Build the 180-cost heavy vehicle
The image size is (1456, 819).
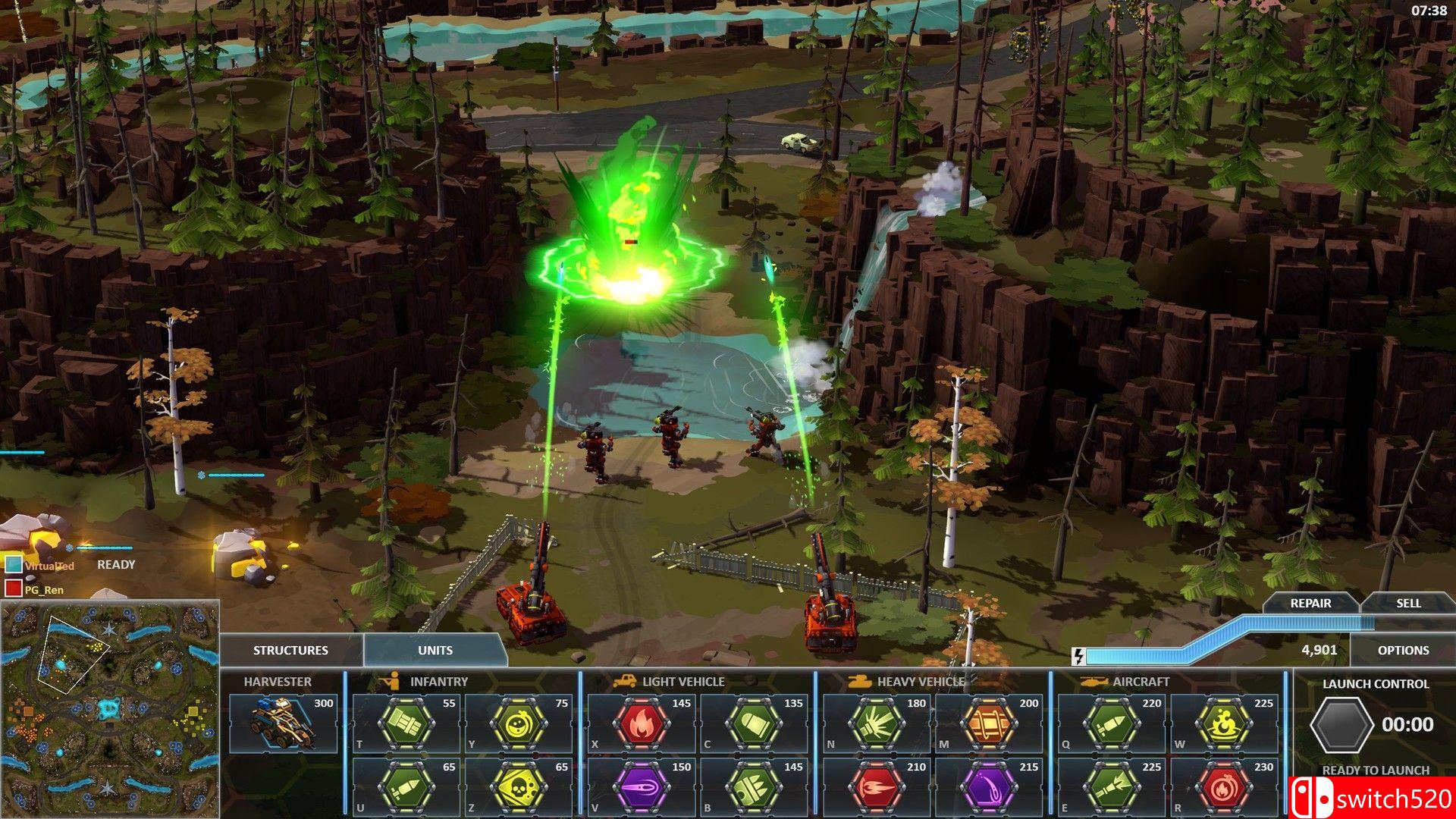(x=877, y=723)
